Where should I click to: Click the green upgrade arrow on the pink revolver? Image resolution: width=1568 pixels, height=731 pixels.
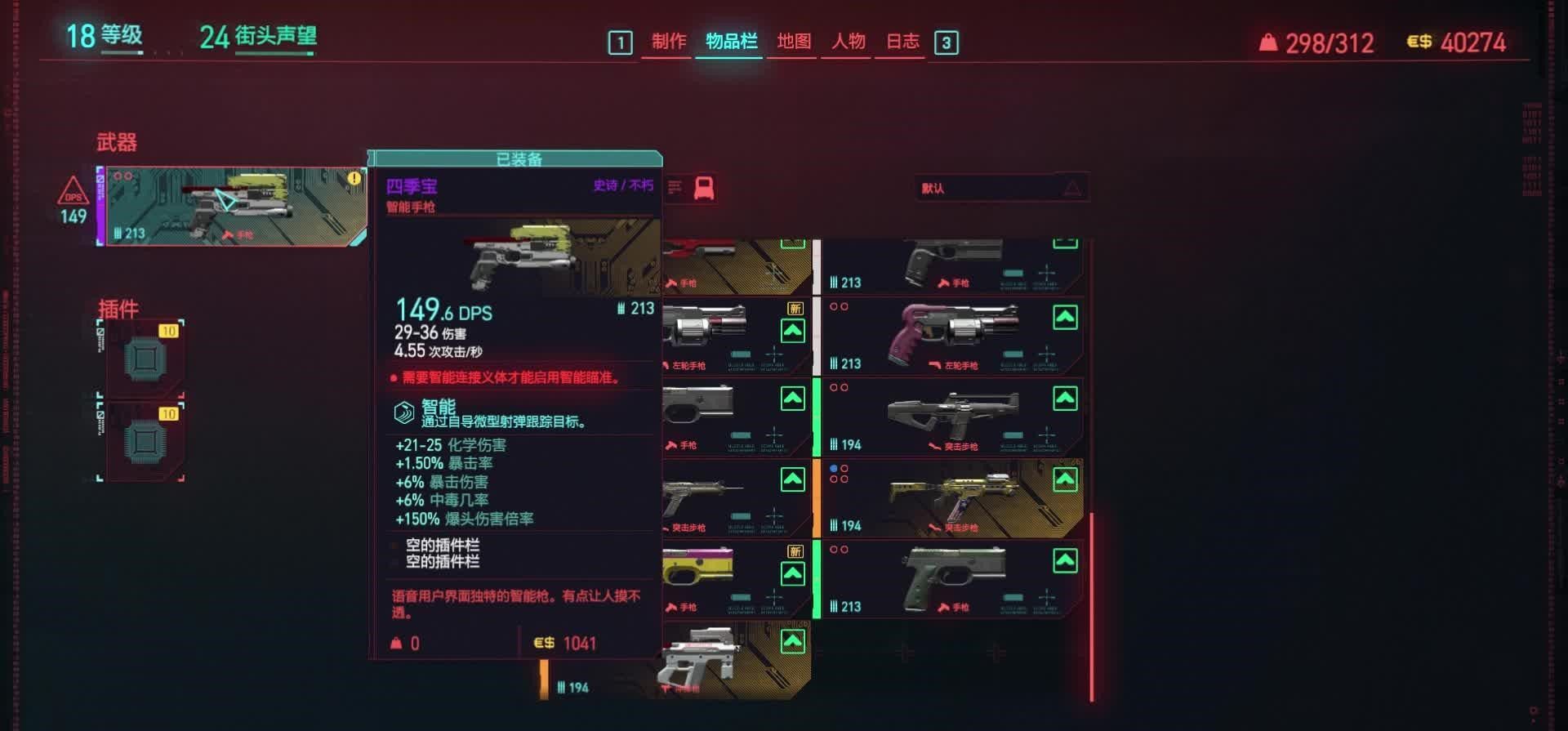[x=1066, y=319]
